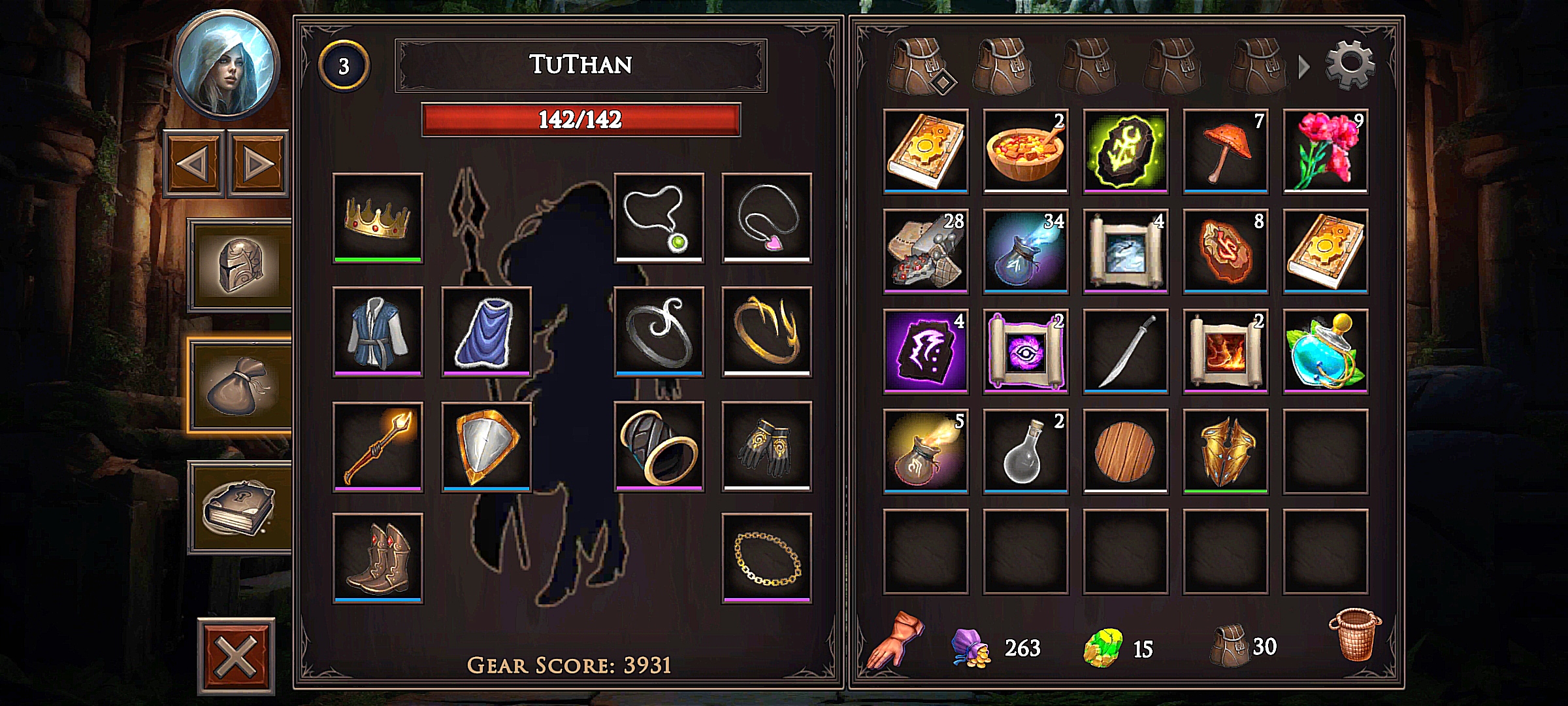
Task: Open inventory settings gear
Action: pyautogui.click(x=1350, y=65)
